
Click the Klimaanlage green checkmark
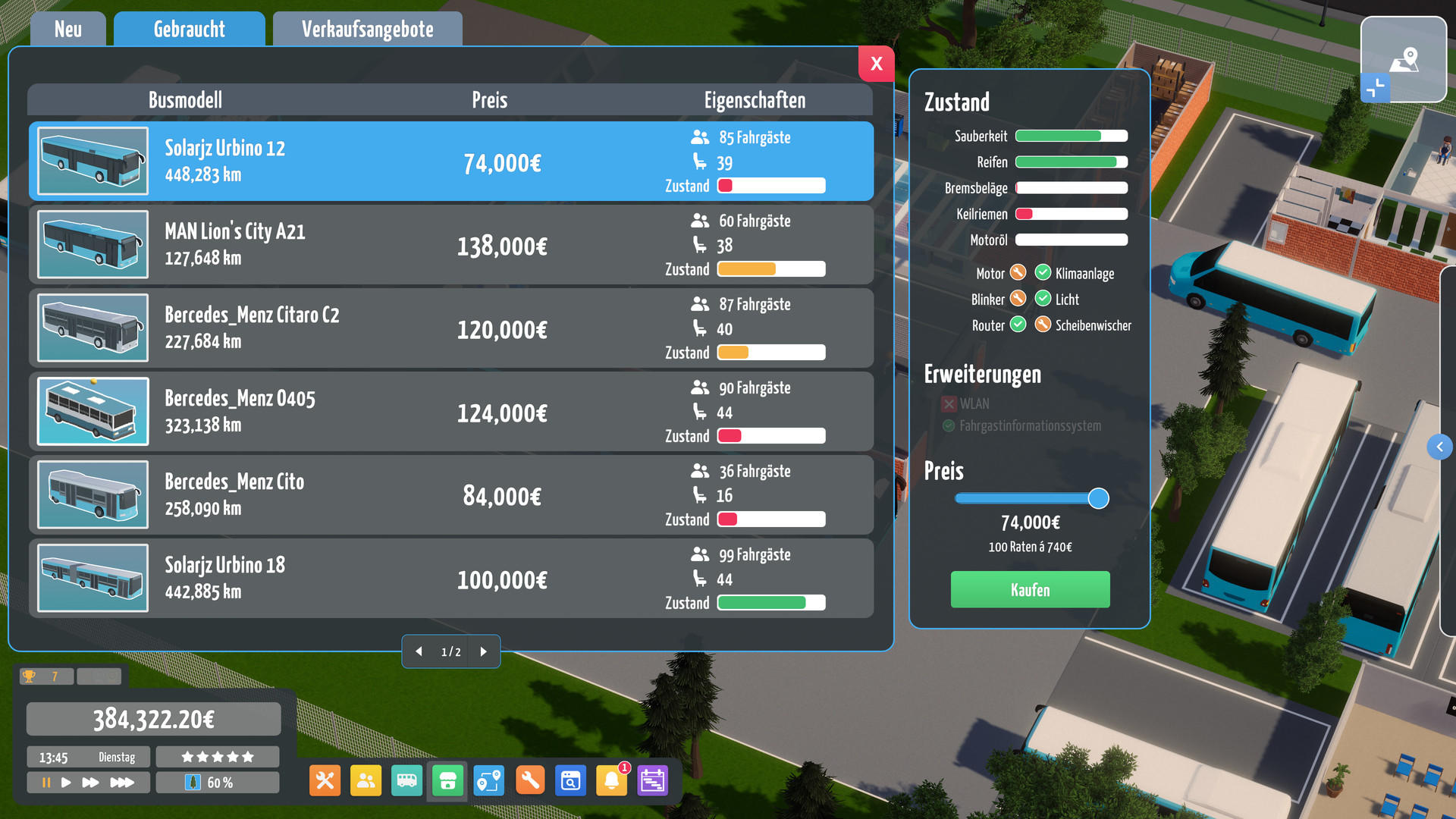click(x=1043, y=273)
